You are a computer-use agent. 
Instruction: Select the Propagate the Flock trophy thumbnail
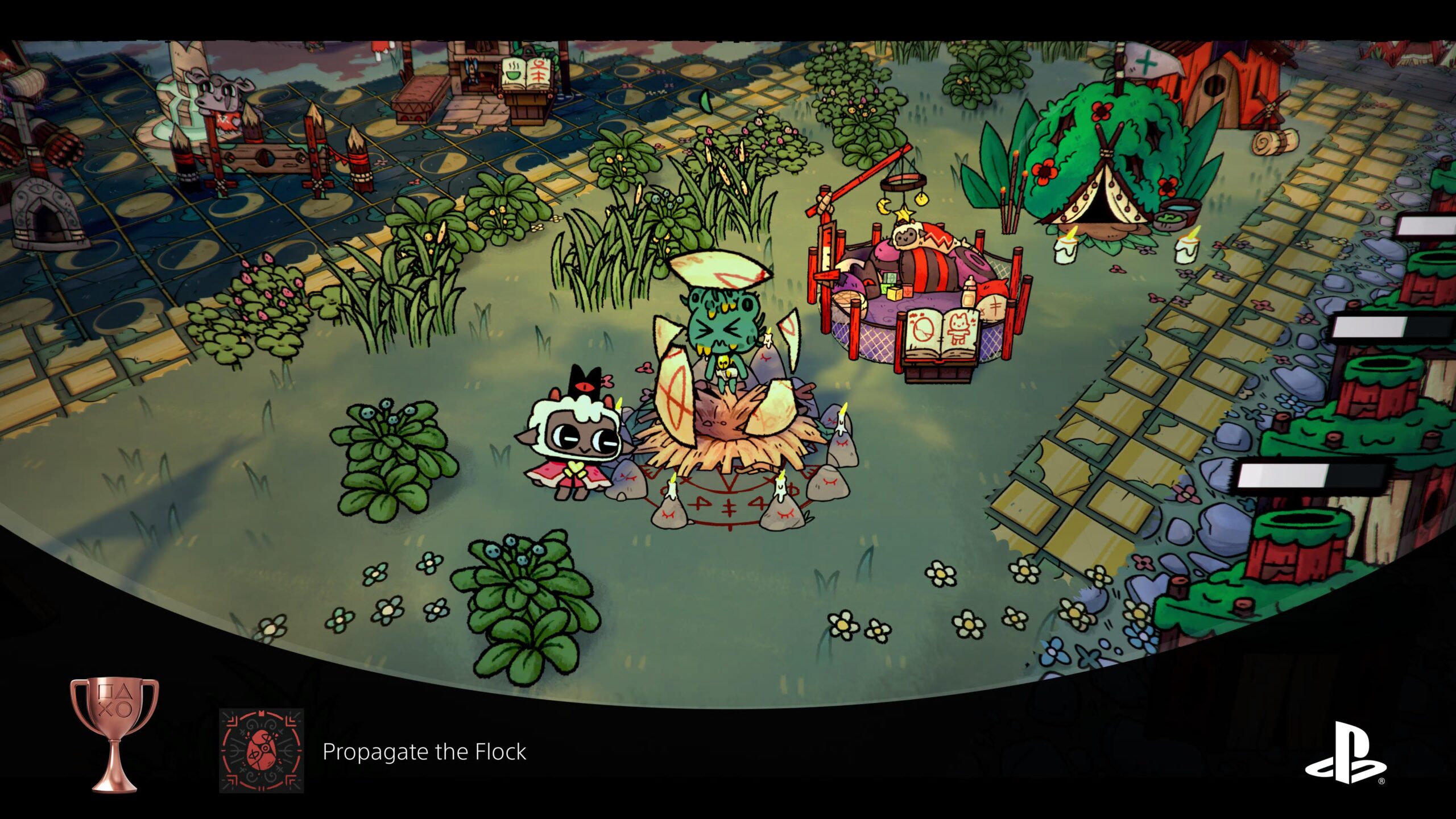262,750
